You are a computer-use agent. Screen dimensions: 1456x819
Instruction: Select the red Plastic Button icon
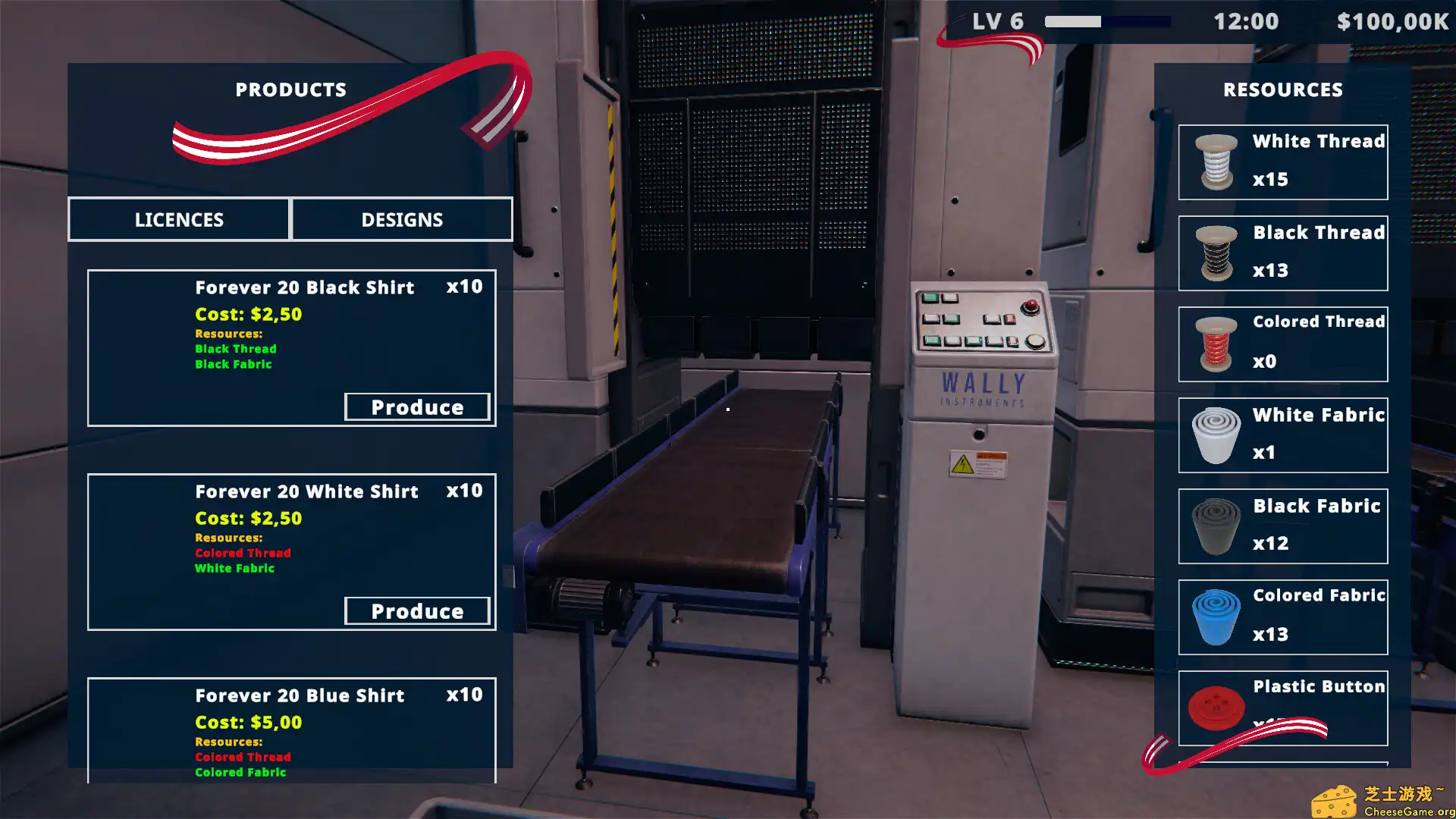pyautogui.click(x=1216, y=707)
